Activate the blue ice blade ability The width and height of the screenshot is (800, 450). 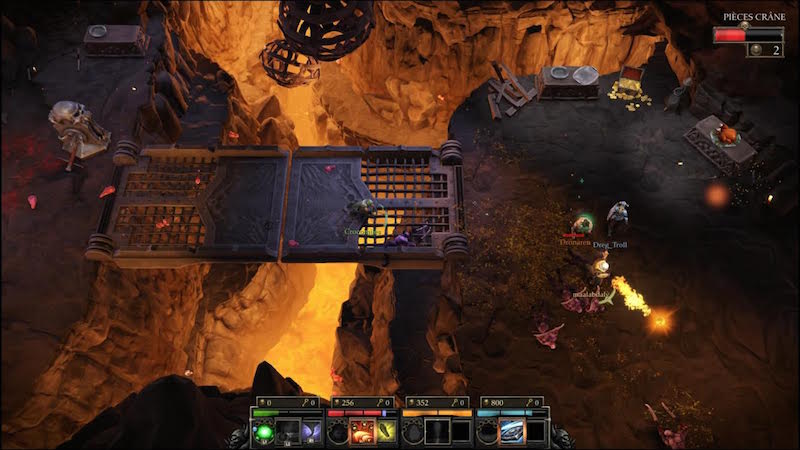(x=511, y=432)
